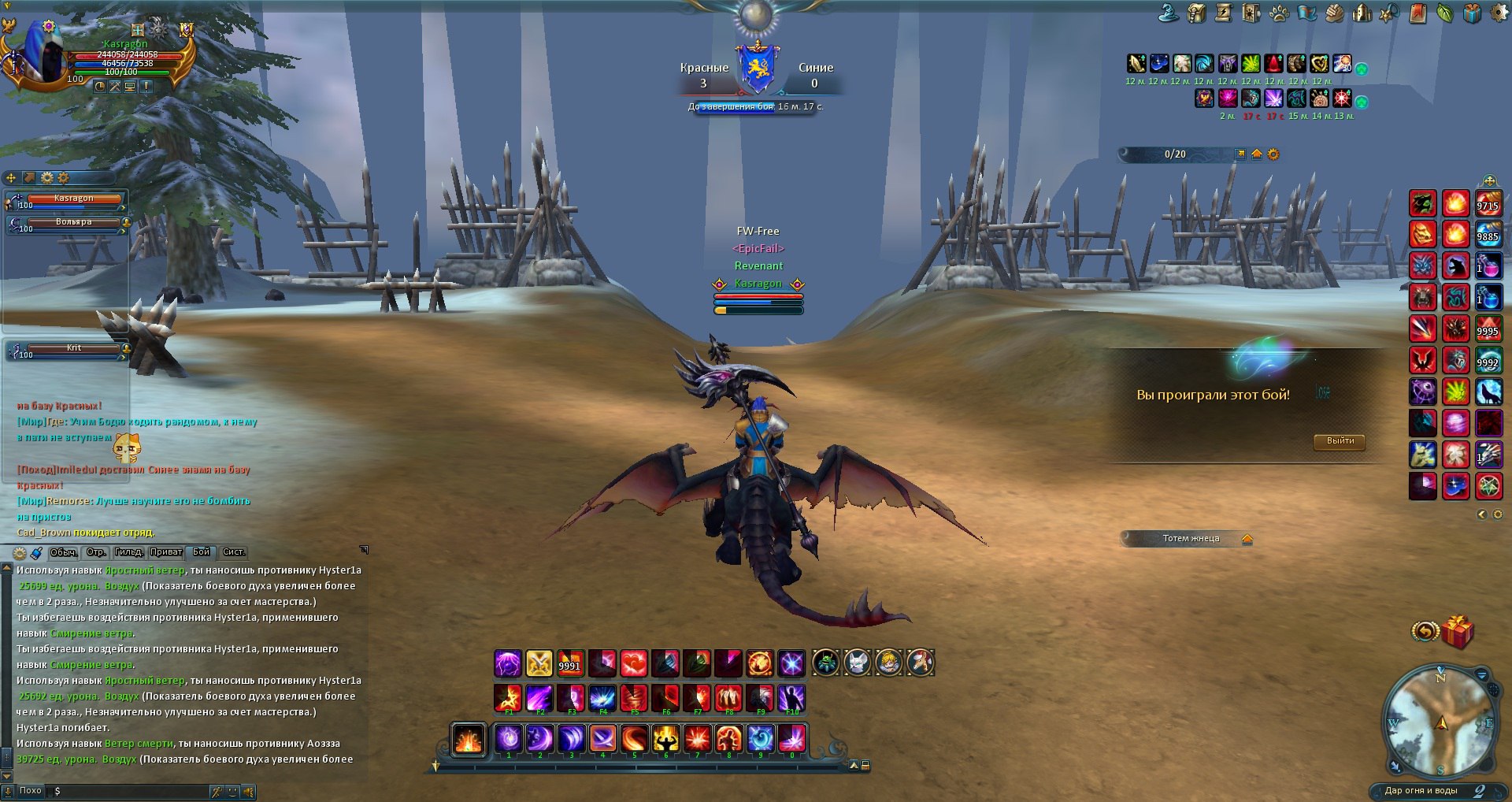Open the backpack inventory icon
Screen dimensions: 1512x802
1197,13
